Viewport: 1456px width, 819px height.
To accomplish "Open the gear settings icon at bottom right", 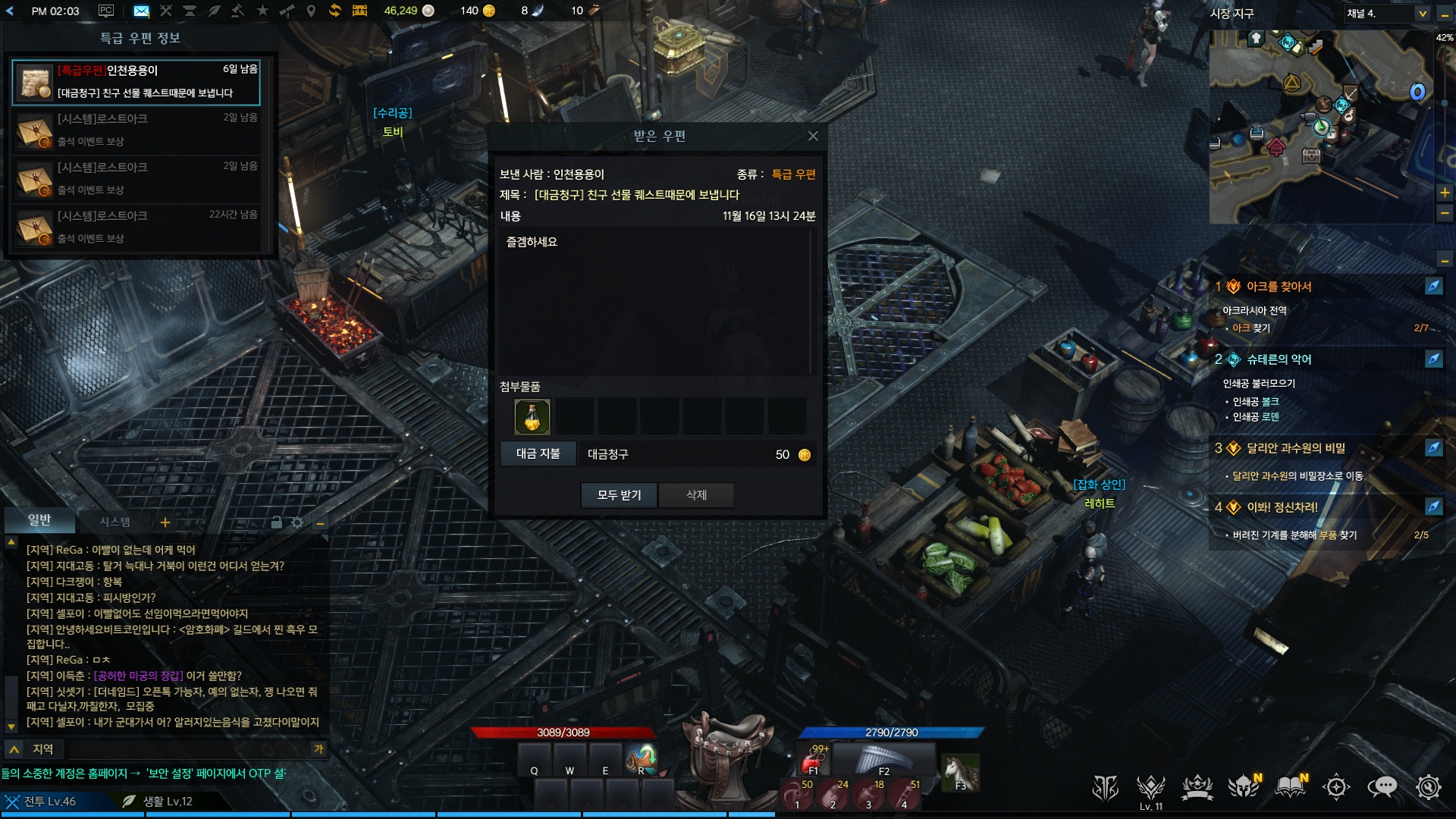I will (1428, 787).
